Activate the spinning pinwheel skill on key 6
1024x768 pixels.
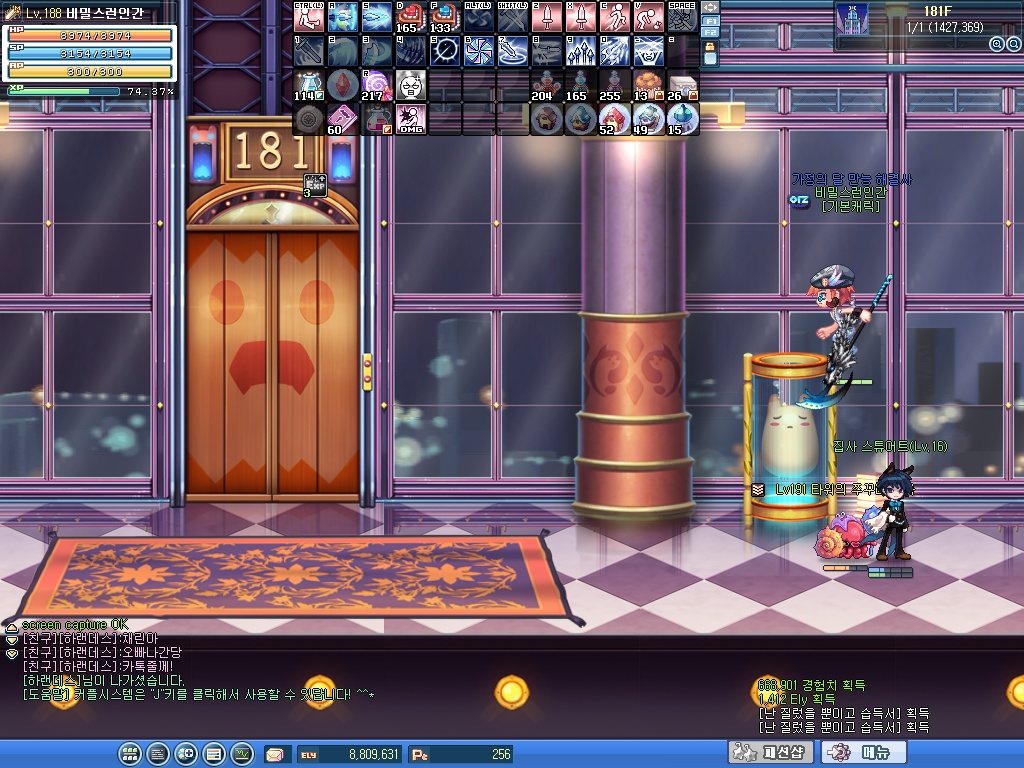(478, 51)
